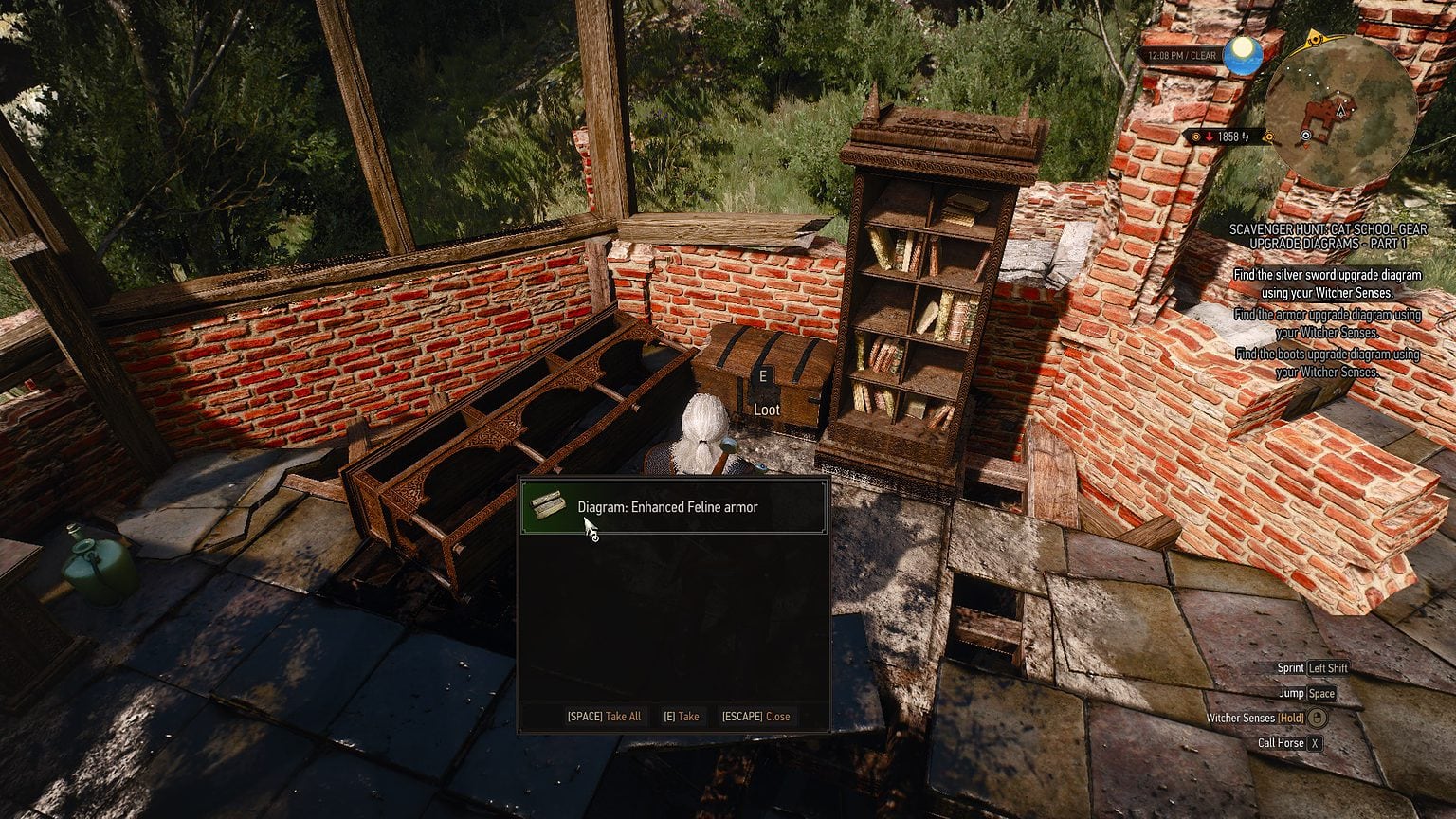Select the Scavenger Hunt quest title
This screenshot has width=1456, height=819.
click(1325, 235)
